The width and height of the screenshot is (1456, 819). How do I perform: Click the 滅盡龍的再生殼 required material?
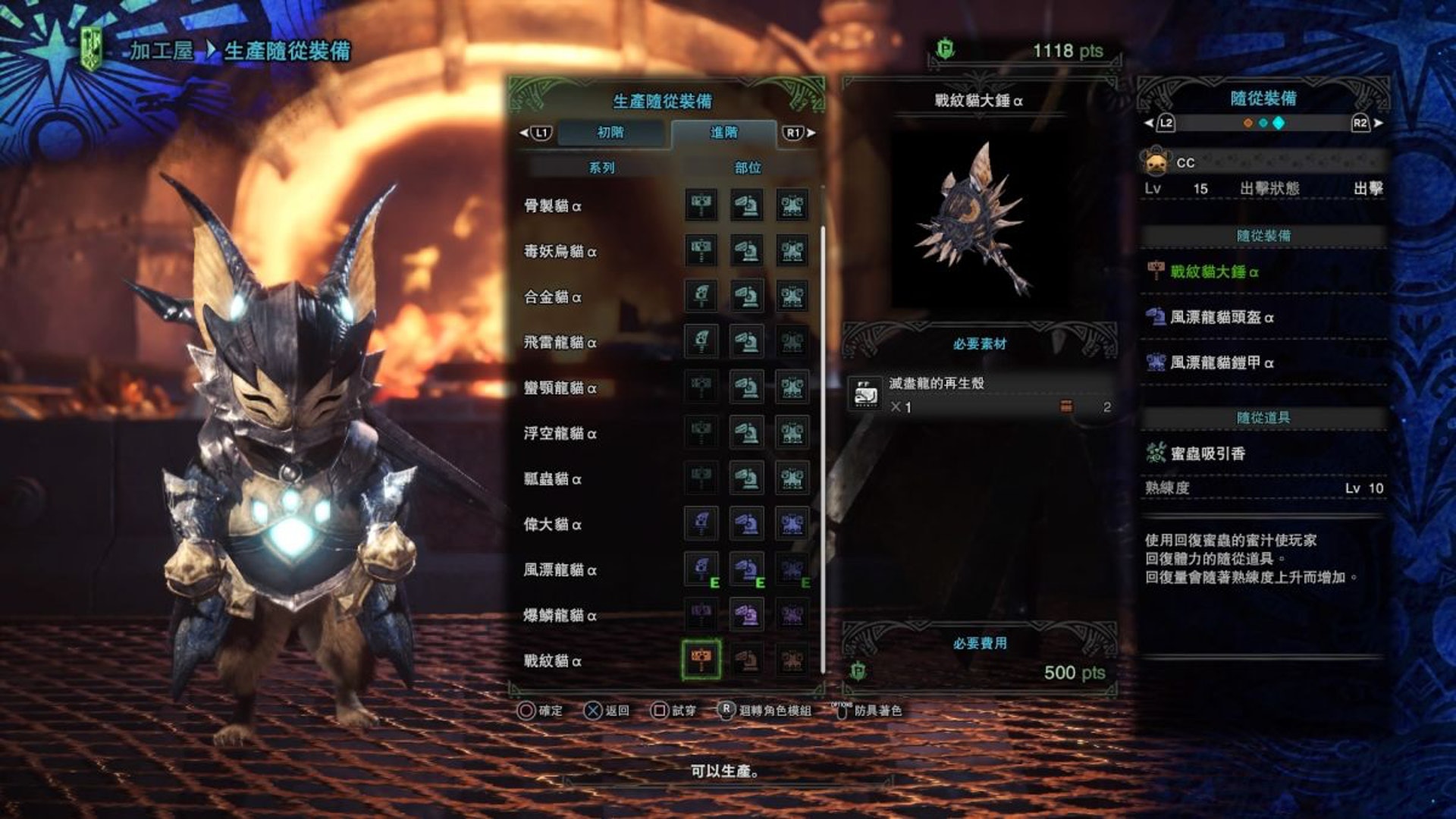tap(978, 394)
